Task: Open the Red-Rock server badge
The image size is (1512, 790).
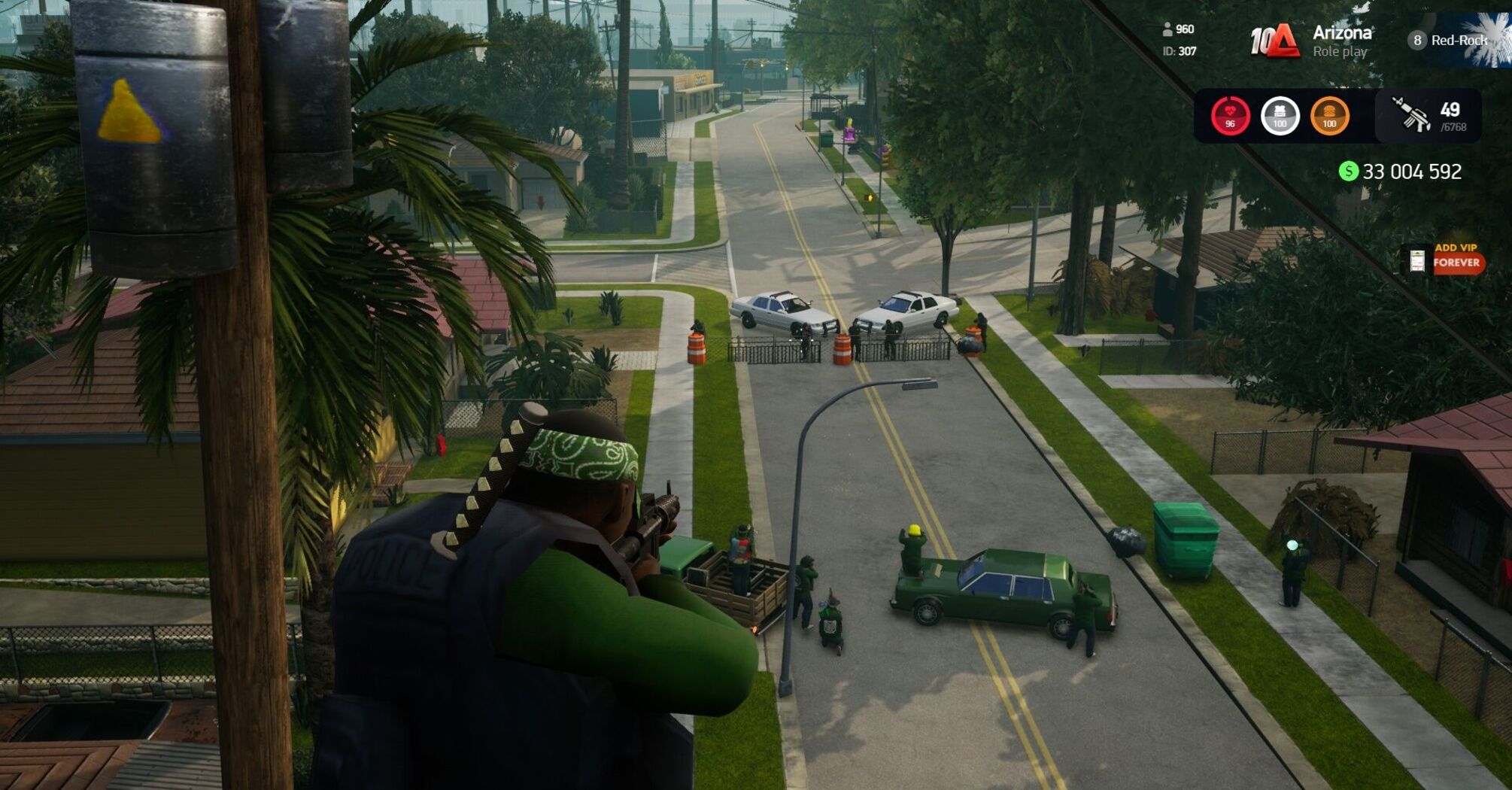Action: [1449, 41]
